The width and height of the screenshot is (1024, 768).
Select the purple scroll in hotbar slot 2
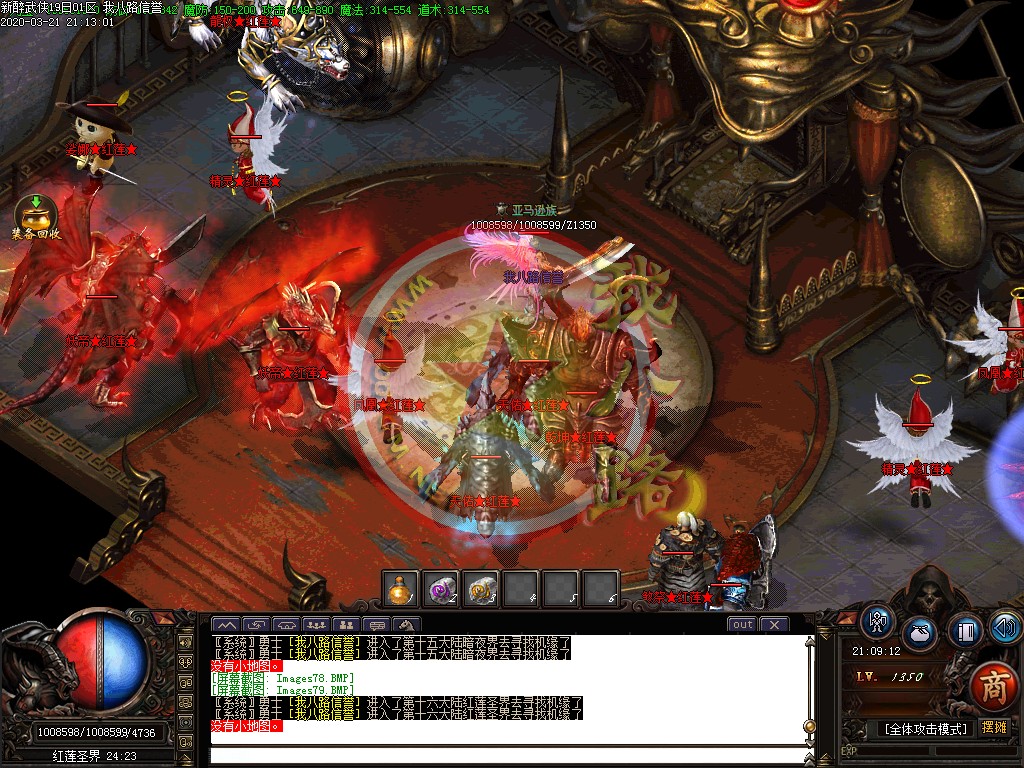tap(441, 589)
